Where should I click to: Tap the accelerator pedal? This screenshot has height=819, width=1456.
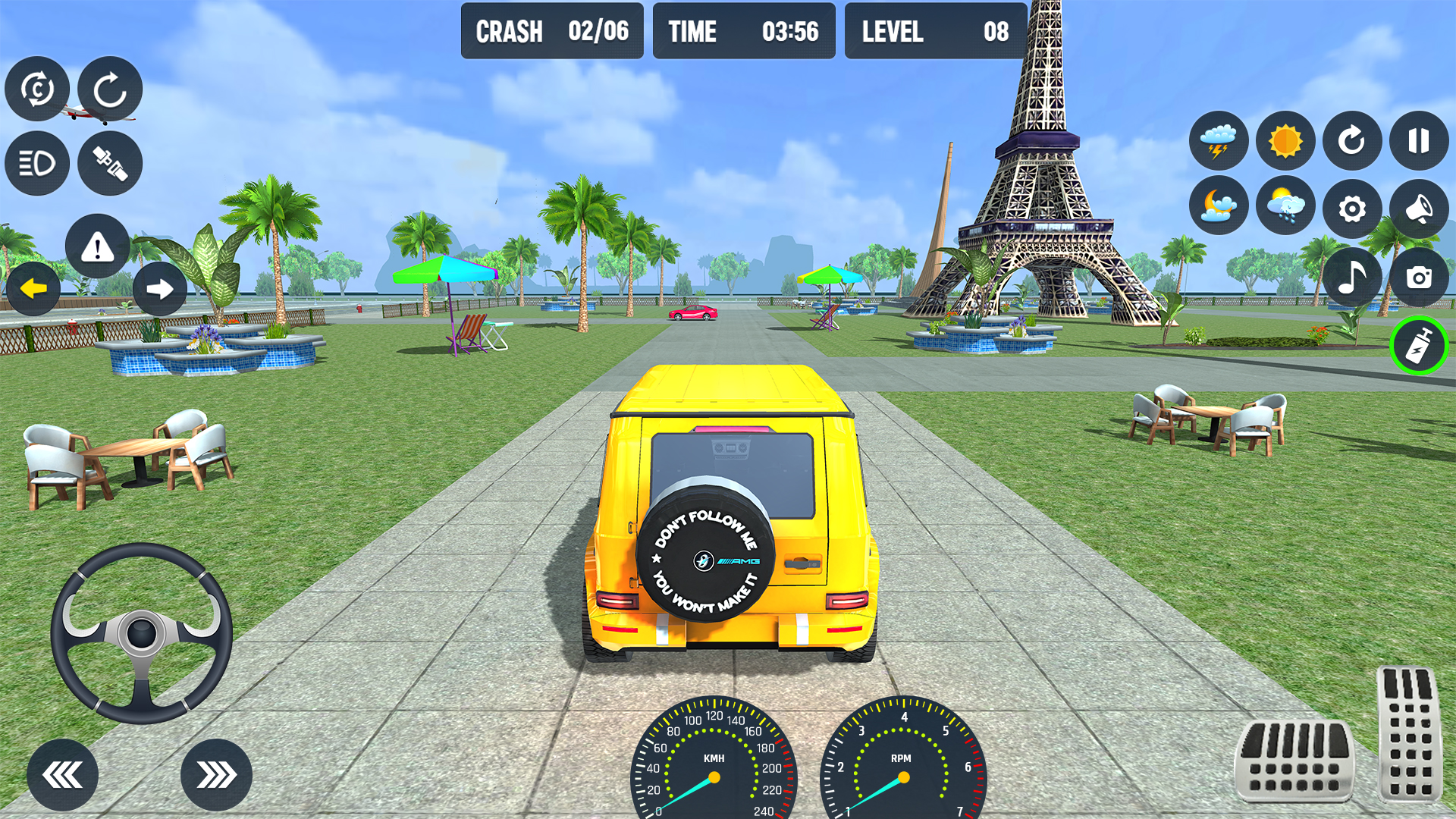click(1409, 732)
